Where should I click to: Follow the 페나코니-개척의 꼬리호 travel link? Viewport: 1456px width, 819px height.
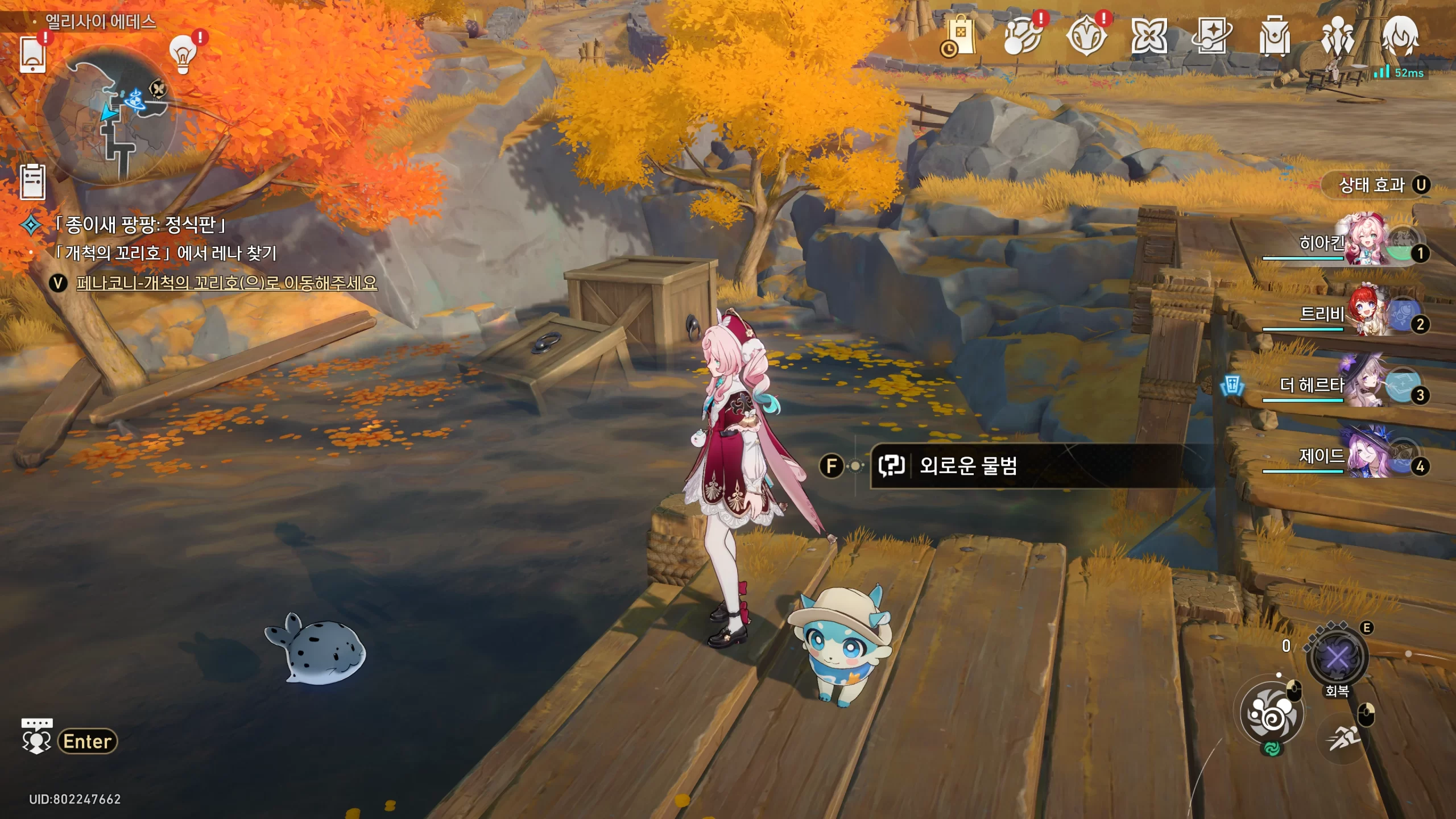226,283
